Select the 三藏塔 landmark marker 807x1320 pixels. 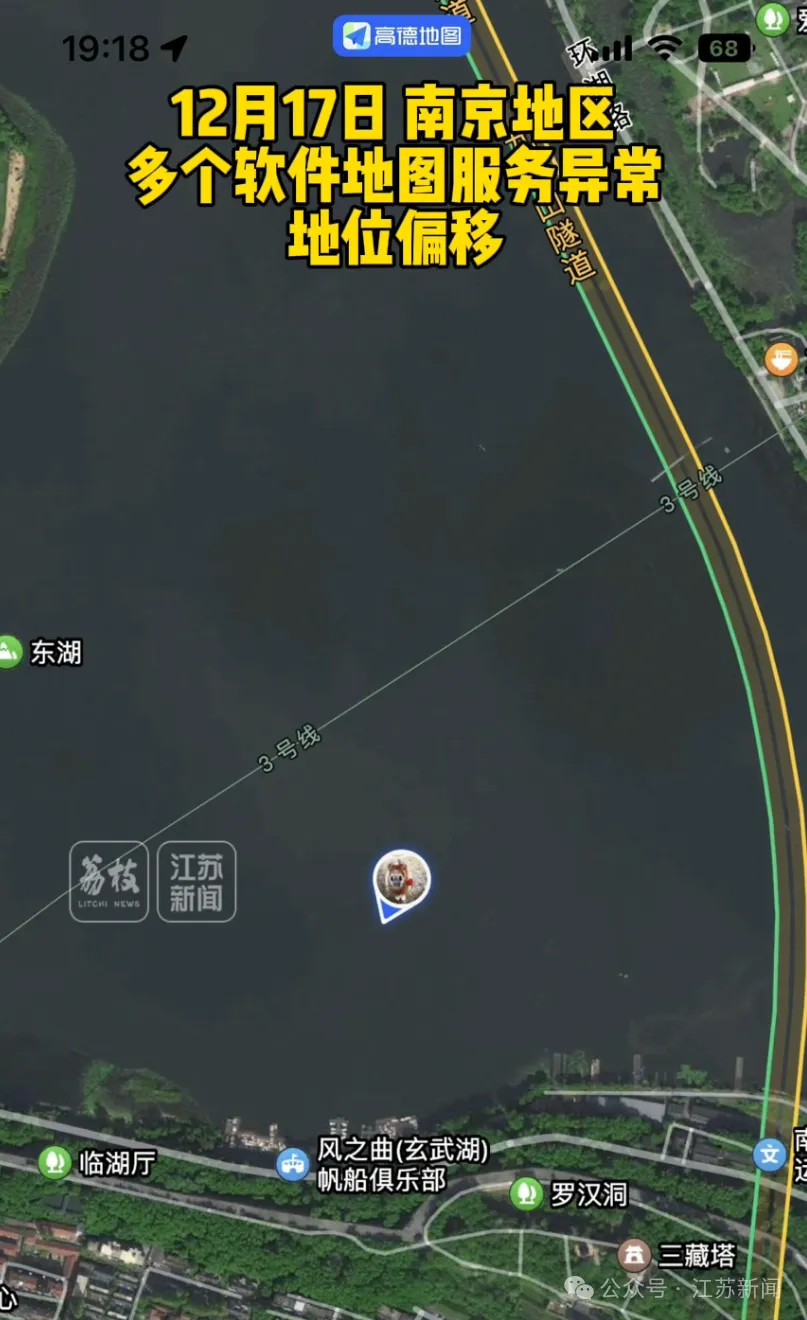pyautogui.click(x=633, y=1255)
